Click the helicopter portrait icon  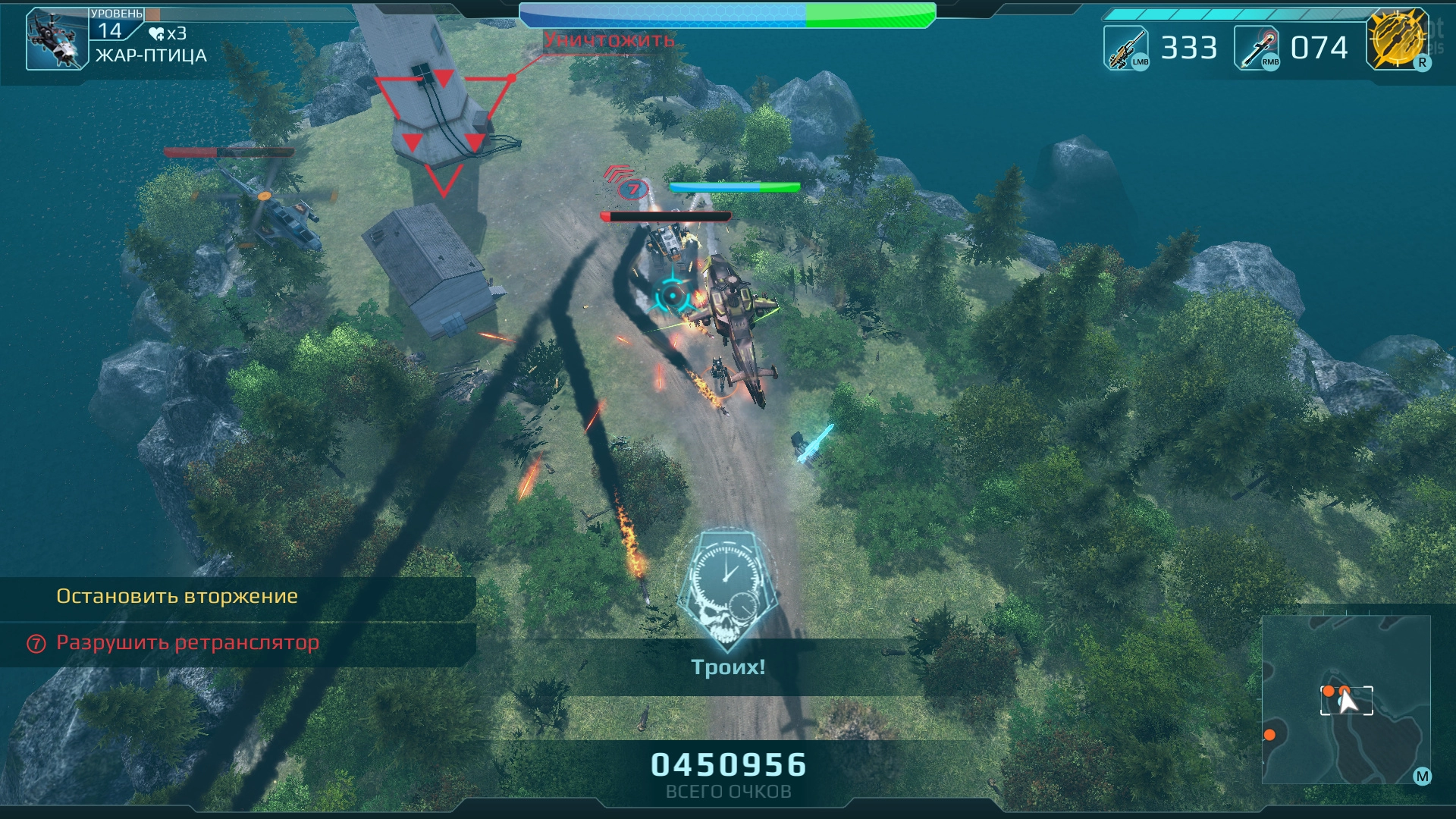(x=57, y=39)
